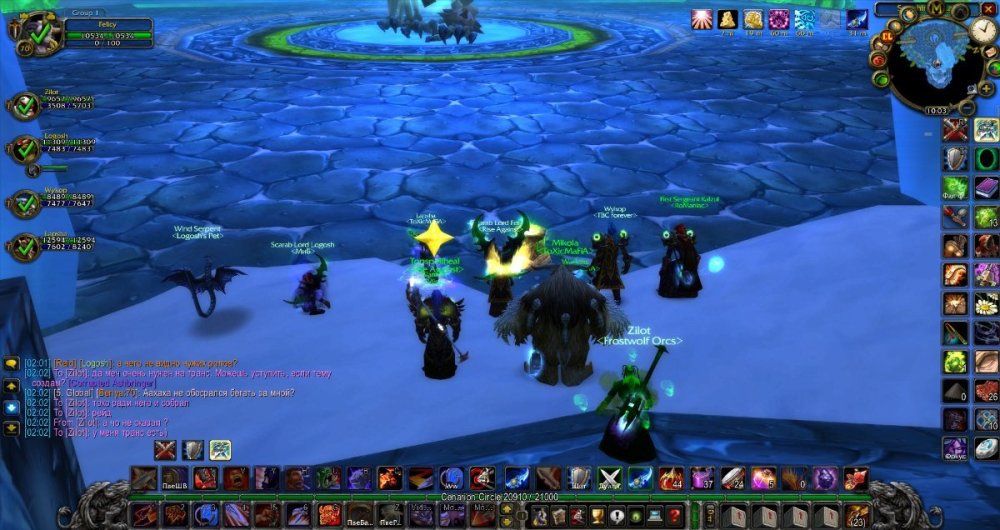Click the chat scroll-to-bottom arrow button
This screenshot has height=530, width=1000.
(11, 427)
